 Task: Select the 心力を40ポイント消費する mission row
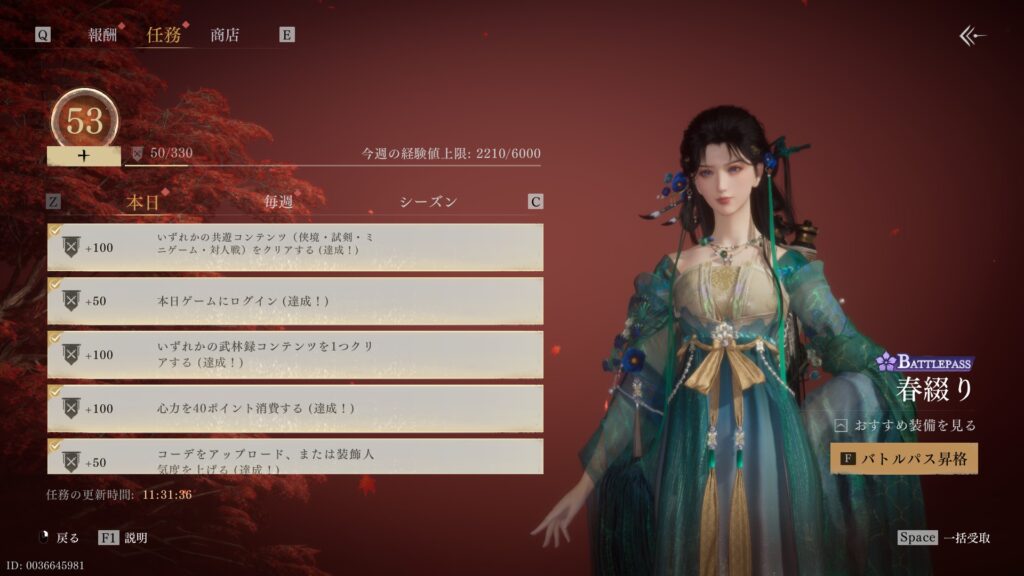tap(295, 408)
